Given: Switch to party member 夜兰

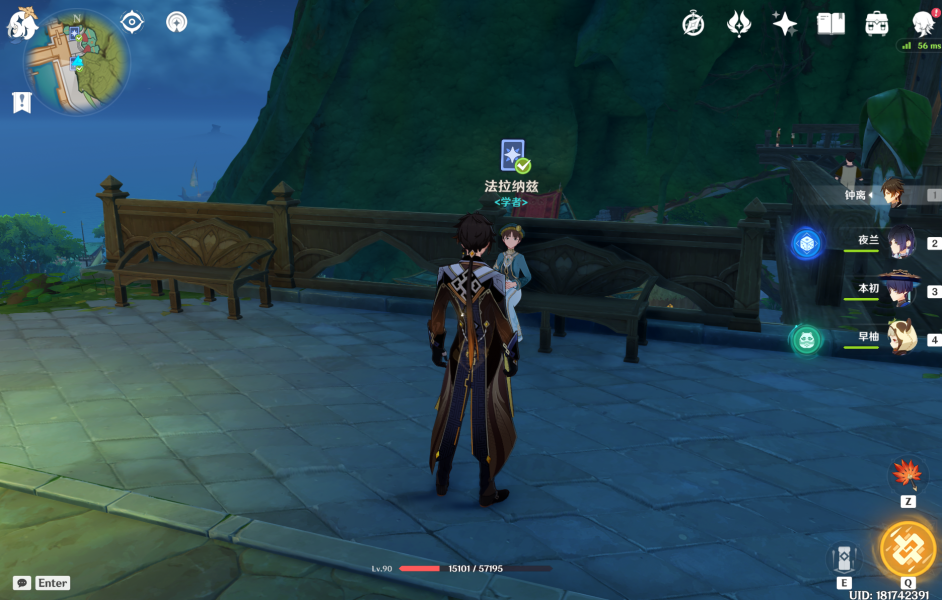Looking at the screenshot, I should tap(902, 242).
